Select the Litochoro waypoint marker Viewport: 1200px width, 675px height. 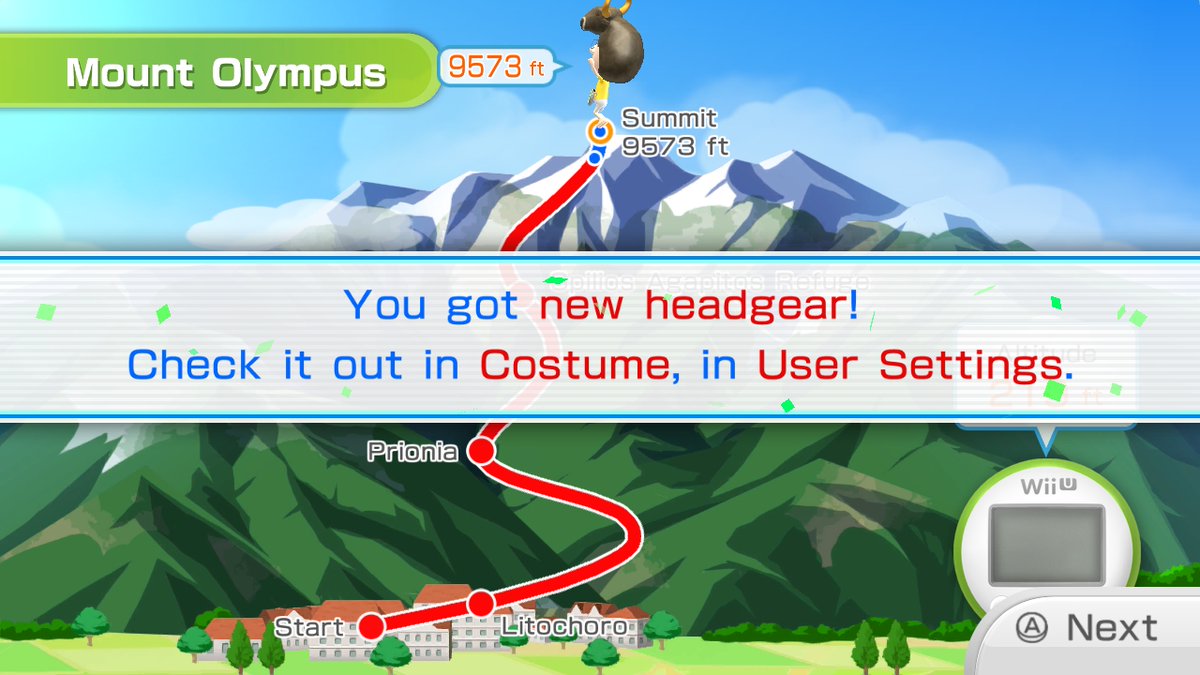[x=481, y=603]
